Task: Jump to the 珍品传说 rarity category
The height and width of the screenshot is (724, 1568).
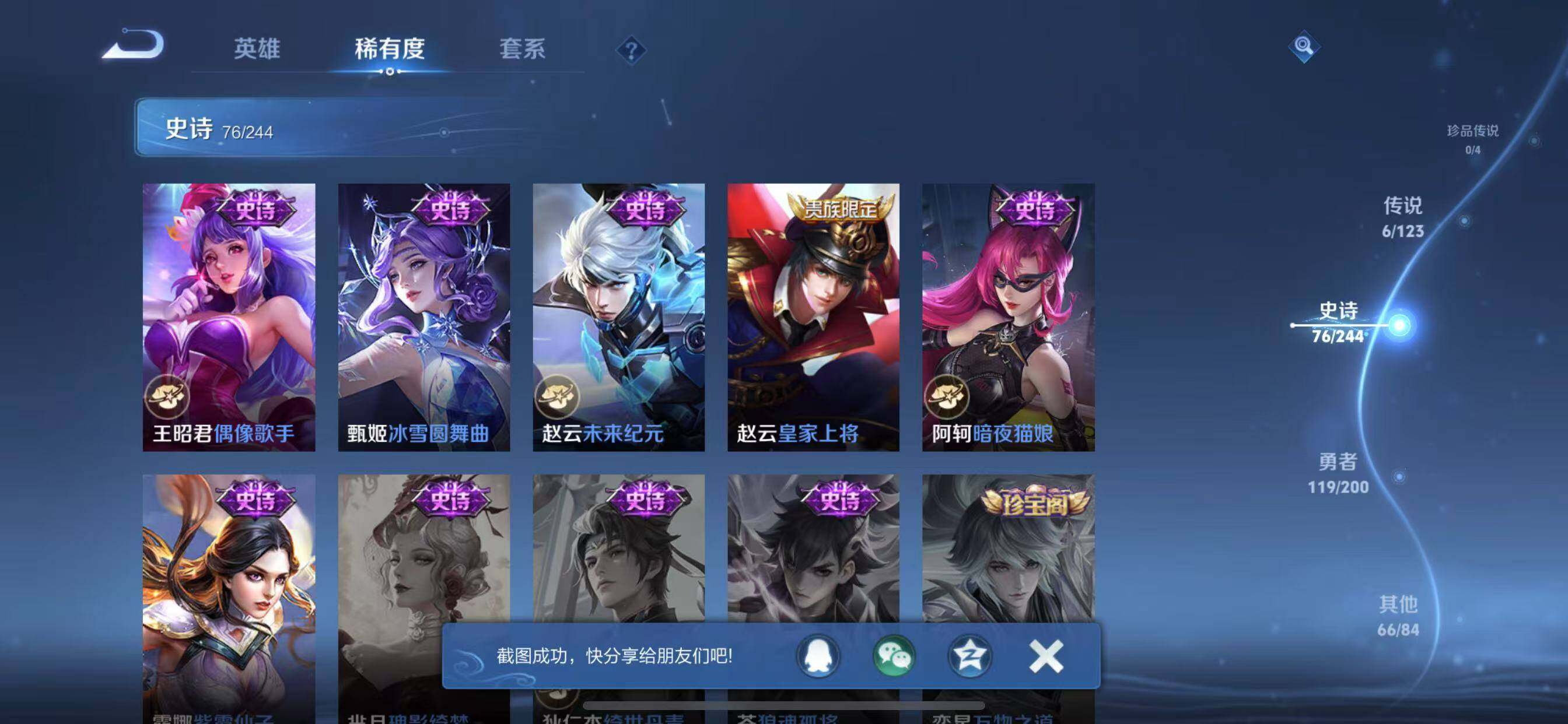Action: coord(1472,139)
